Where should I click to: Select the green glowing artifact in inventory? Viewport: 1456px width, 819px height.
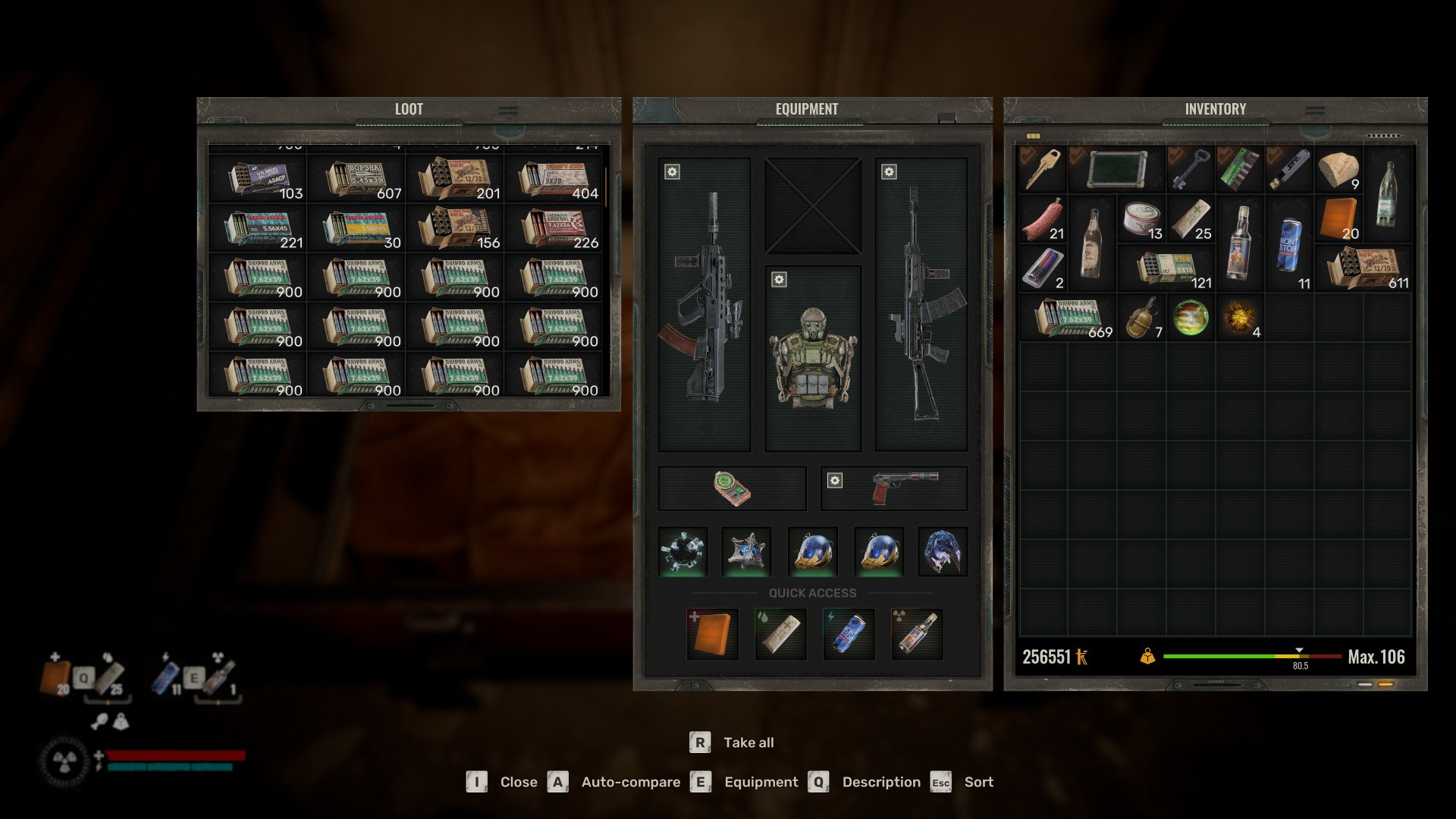point(1191,317)
